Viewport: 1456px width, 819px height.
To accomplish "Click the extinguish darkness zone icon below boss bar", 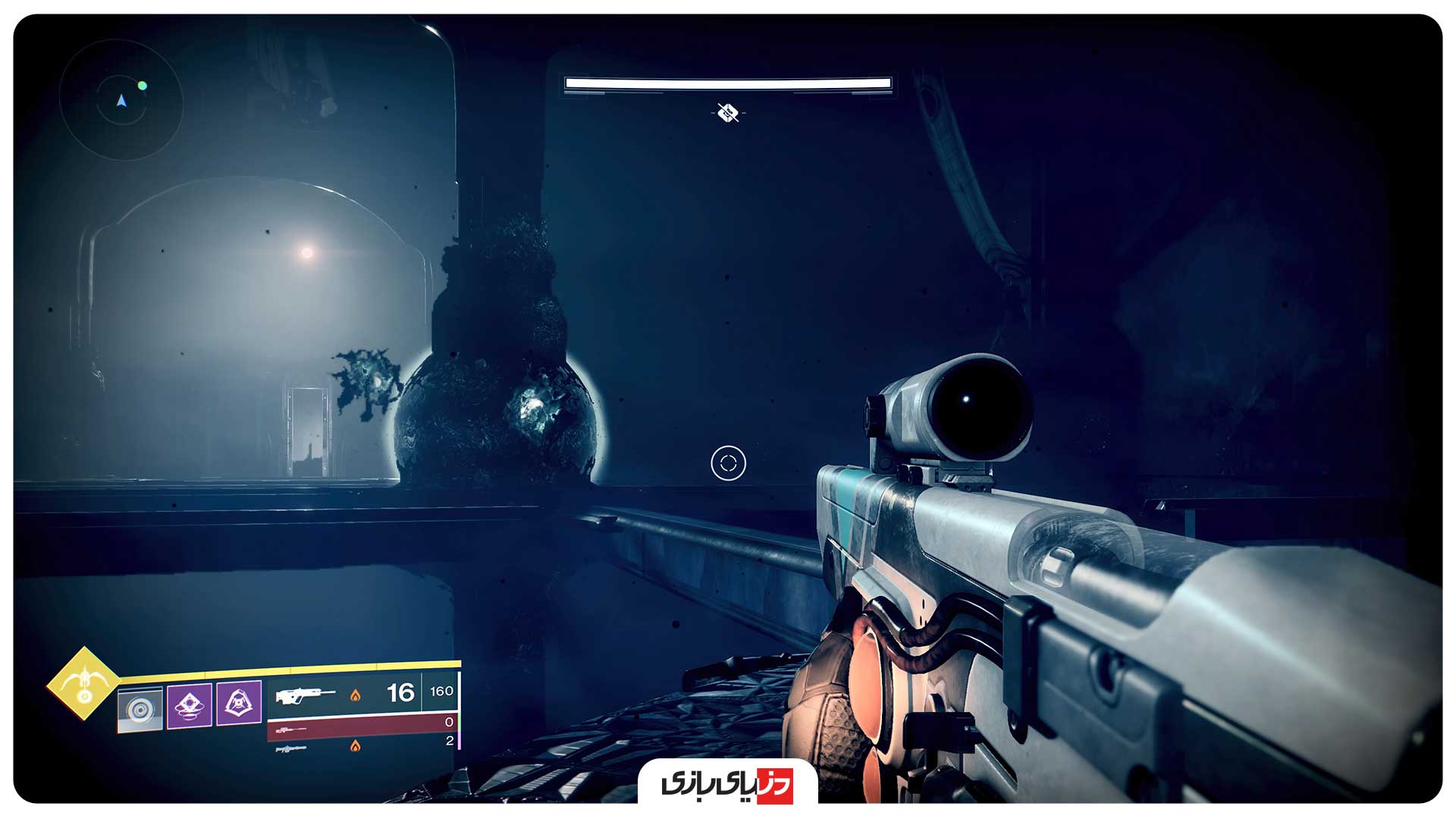I will [726, 114].
